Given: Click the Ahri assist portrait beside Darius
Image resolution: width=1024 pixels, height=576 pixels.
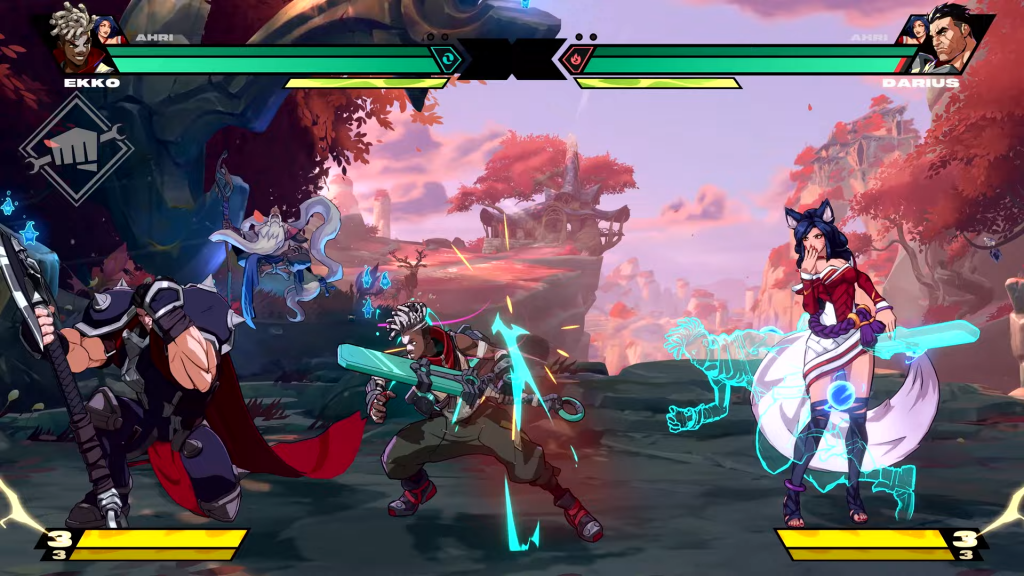Looking at the screenshot, I should (x=916, y=29).
